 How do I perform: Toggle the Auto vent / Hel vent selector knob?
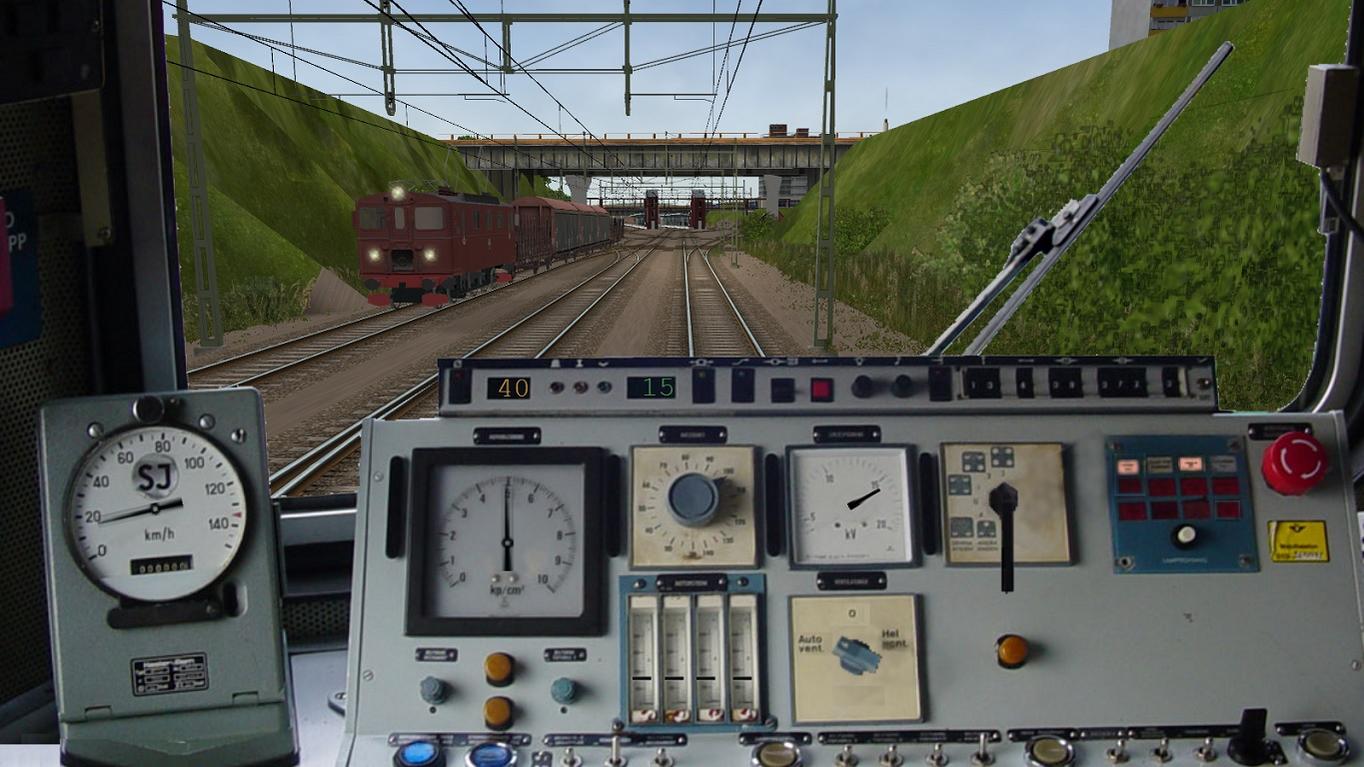click(856, 655)
